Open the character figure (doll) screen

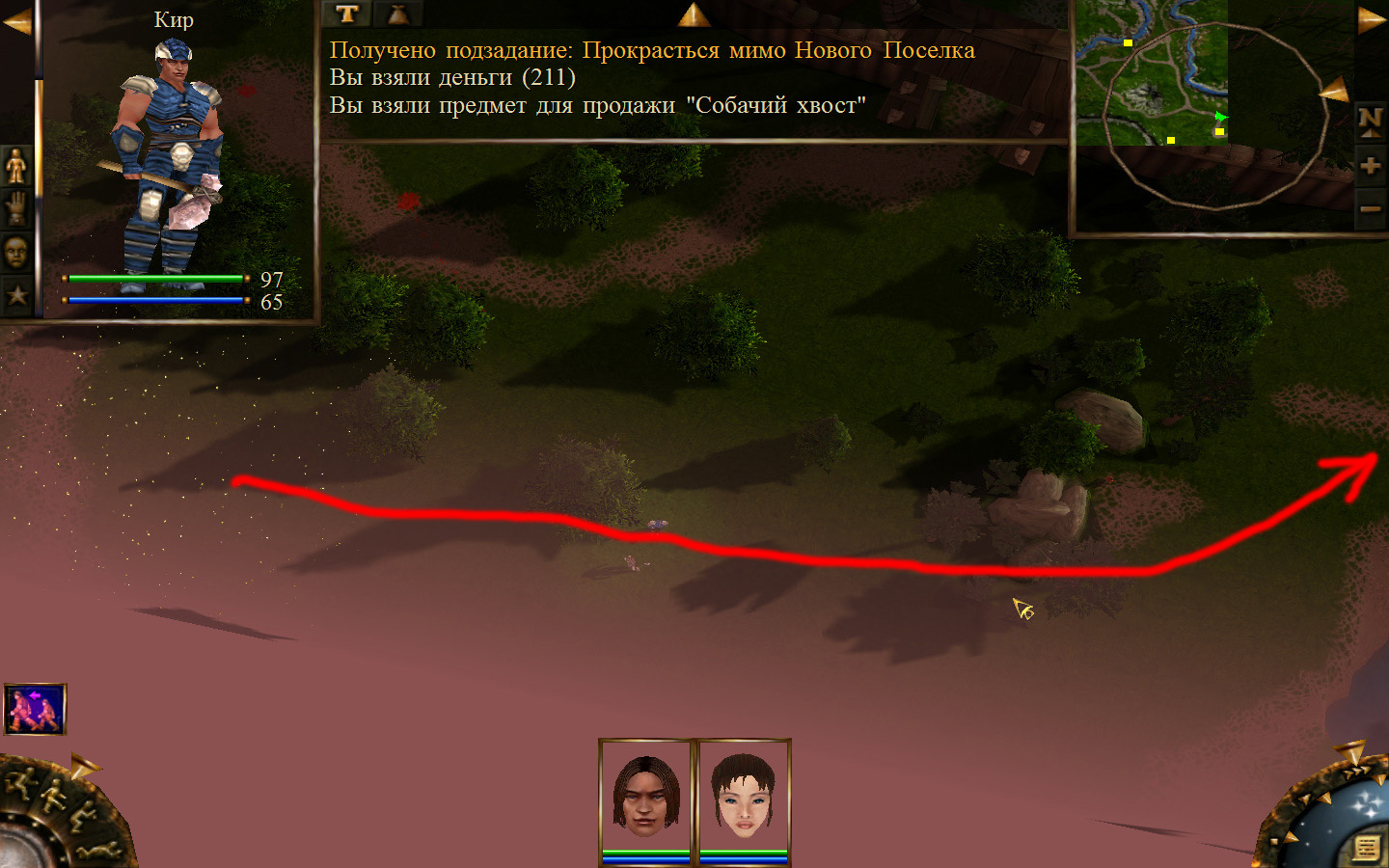click(16, 166)
